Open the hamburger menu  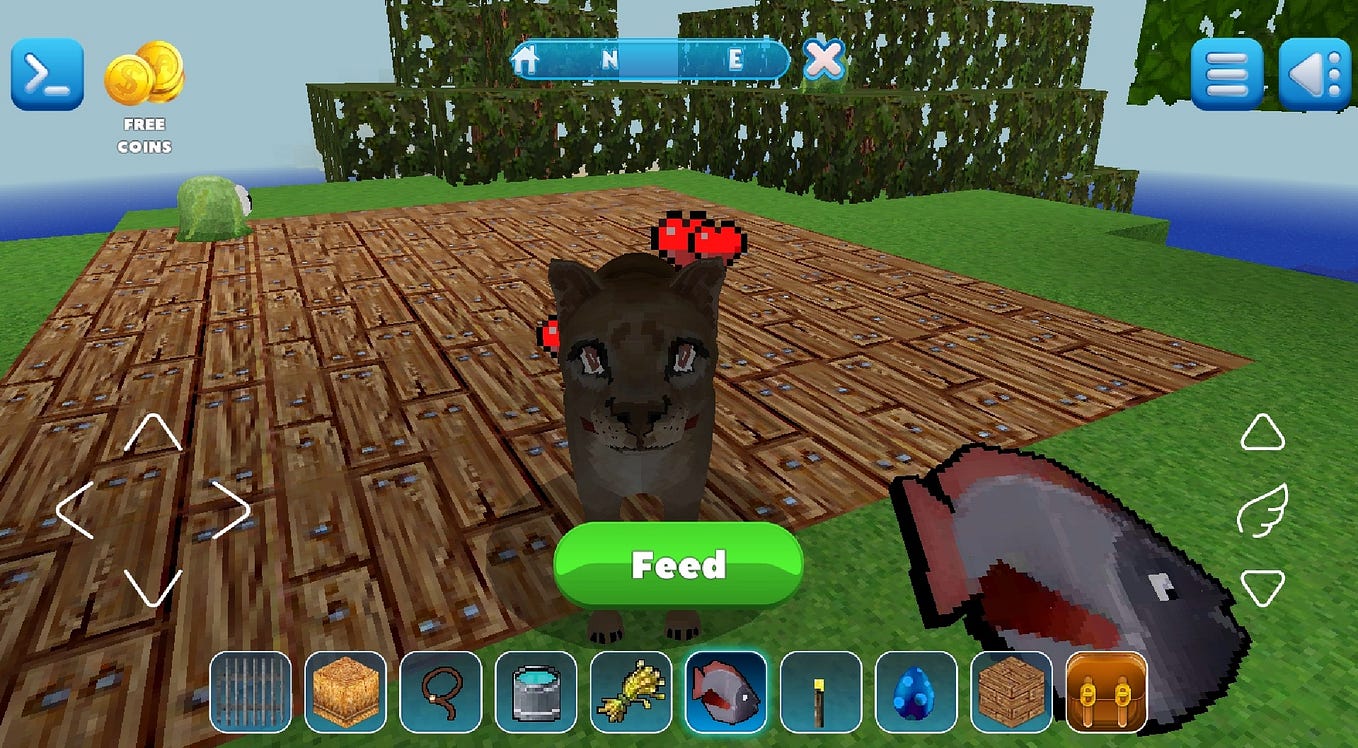point(1226,74)
